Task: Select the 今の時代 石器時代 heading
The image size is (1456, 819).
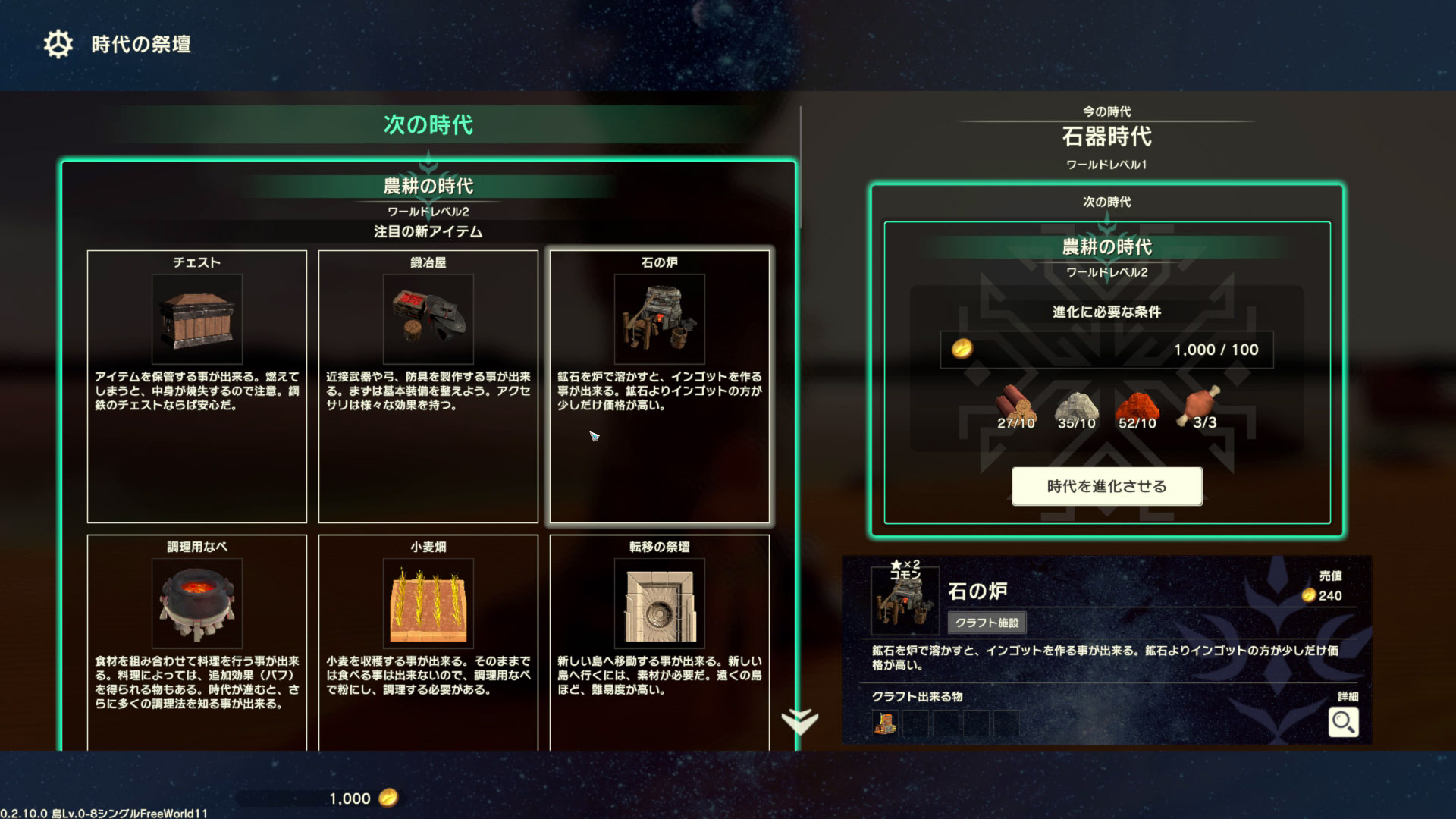Action: (1105, 136)
